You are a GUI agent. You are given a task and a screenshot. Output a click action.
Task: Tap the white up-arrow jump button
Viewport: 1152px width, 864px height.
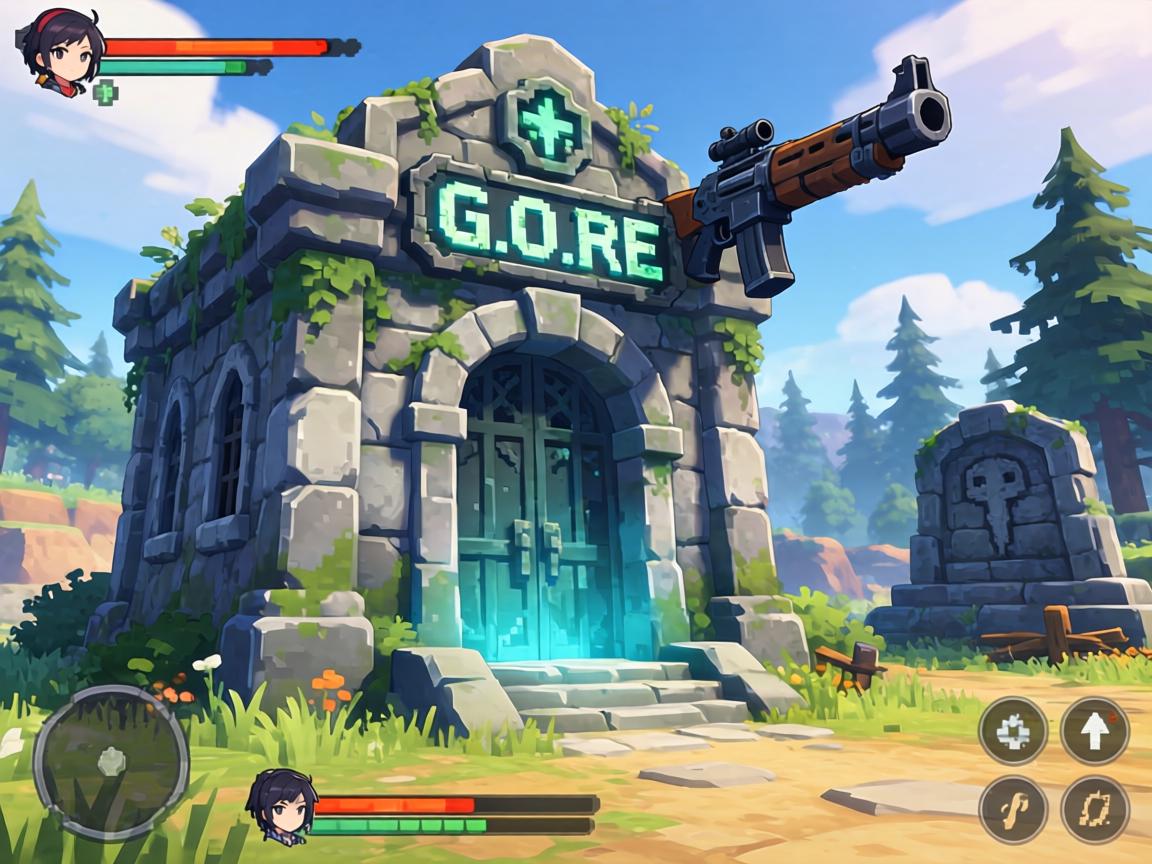[1095, 731]
